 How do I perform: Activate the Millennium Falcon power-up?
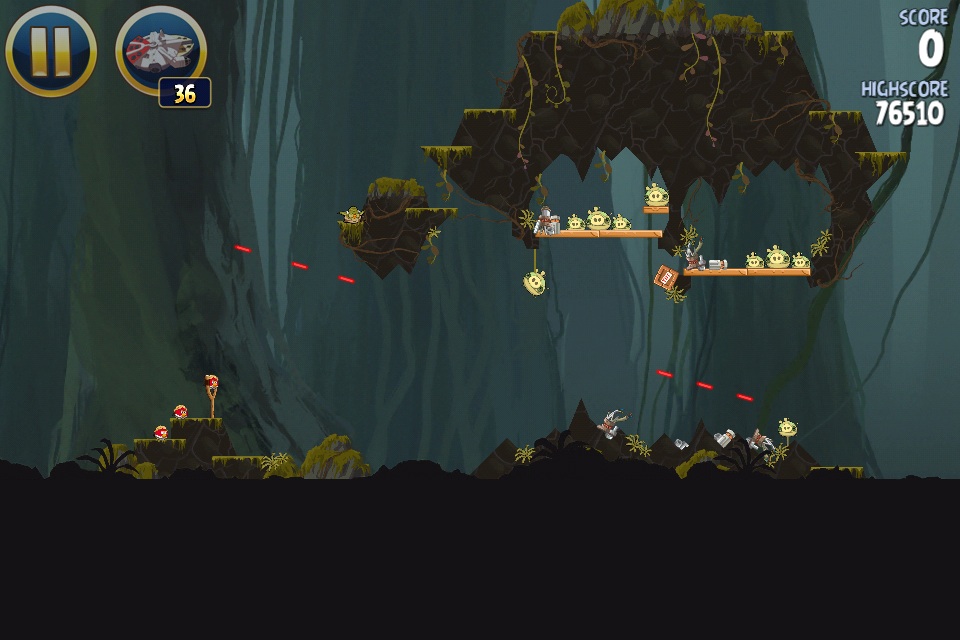(161, 50)
